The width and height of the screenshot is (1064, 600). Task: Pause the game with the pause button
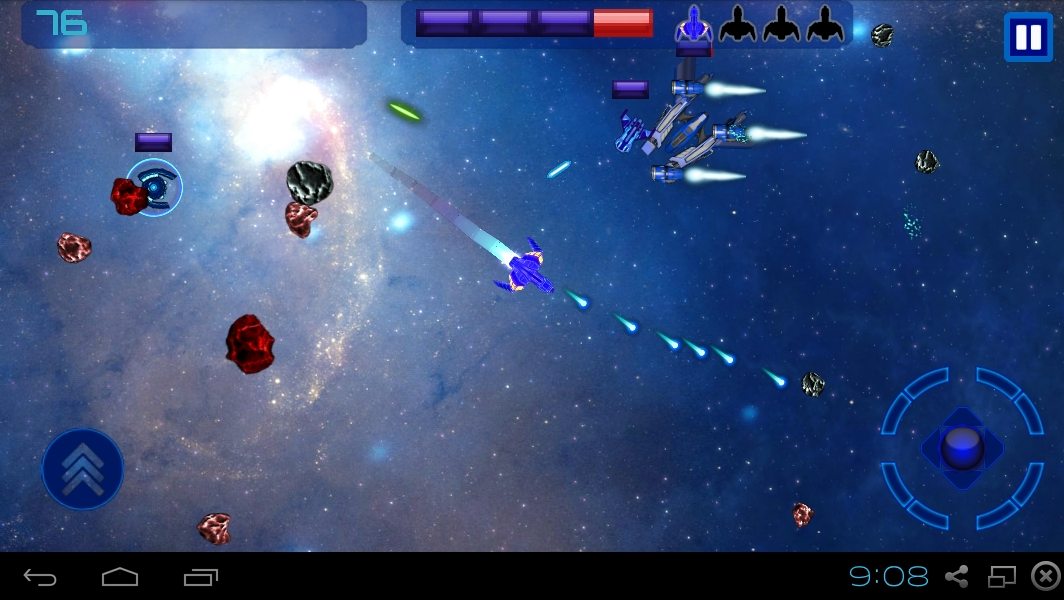click(x=1027, y=38)
